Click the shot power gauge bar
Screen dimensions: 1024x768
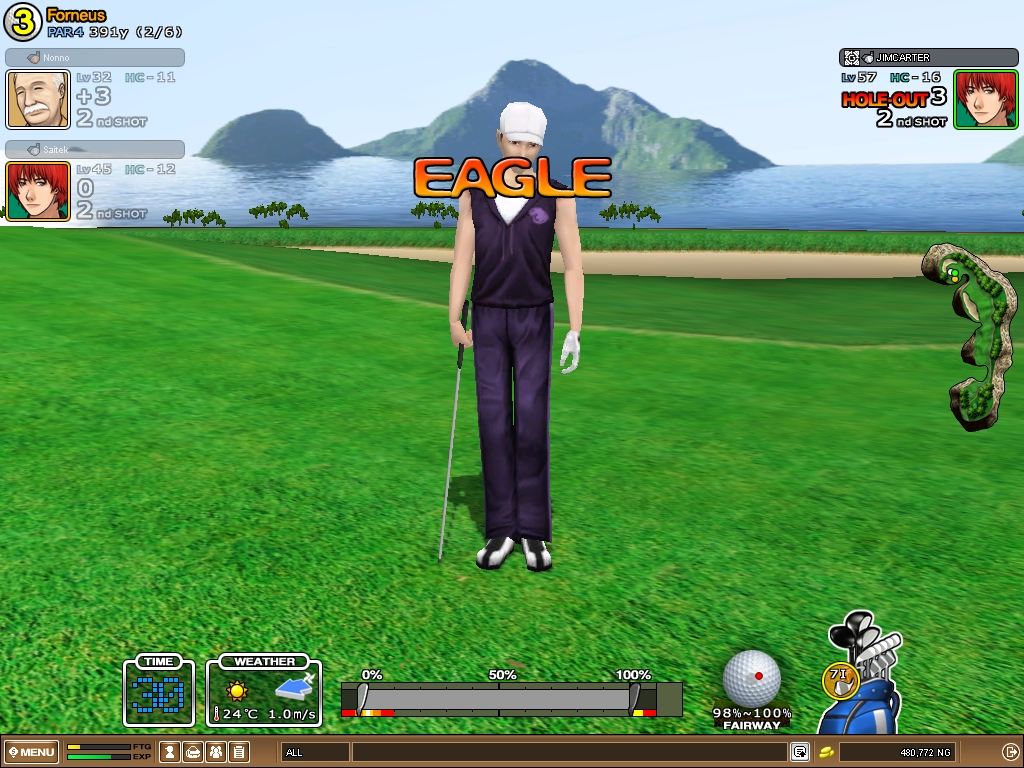(x=500, y=698)
